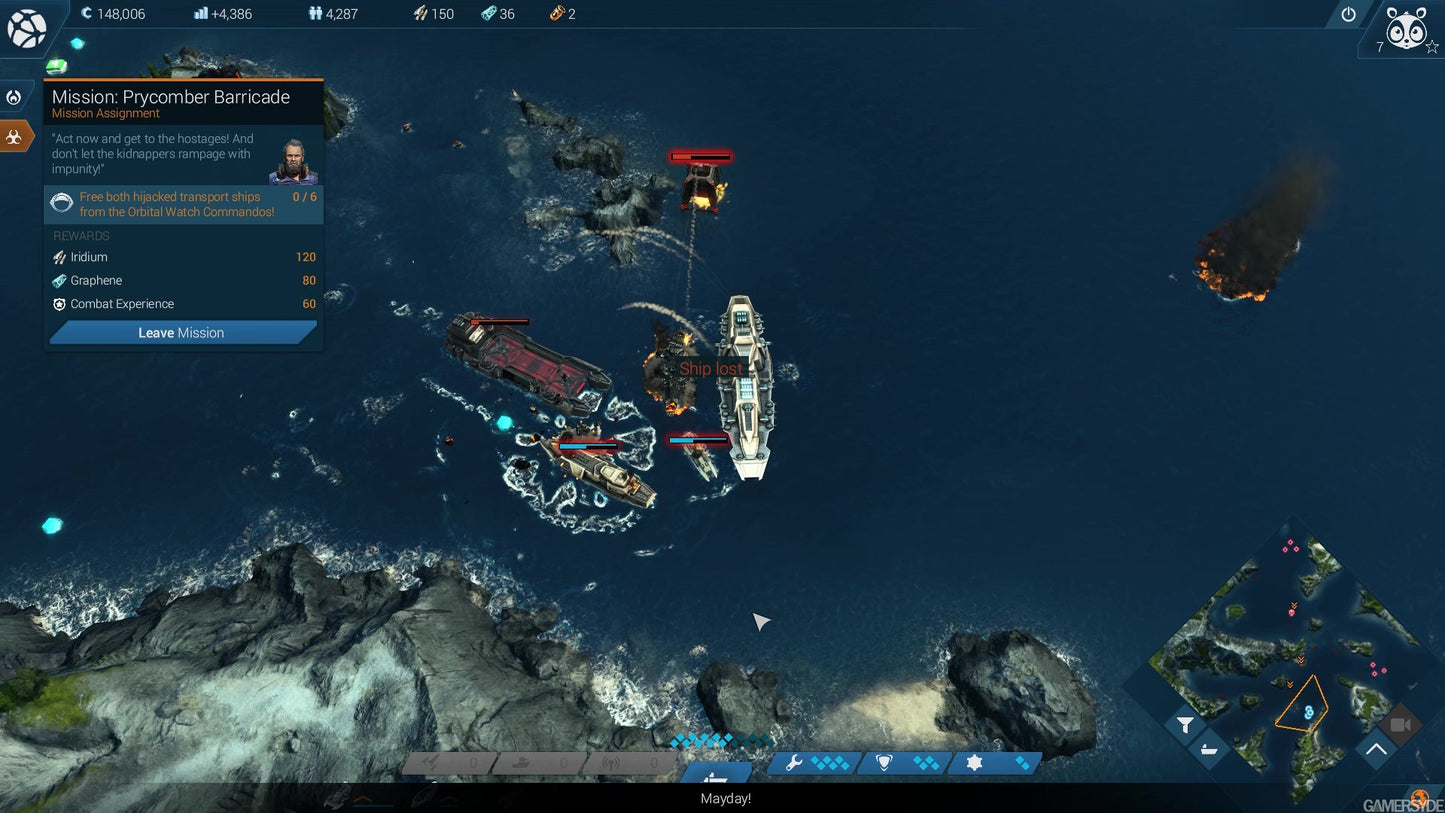Switch to the white emblem tab on the left sidebar
The image size is (1445, 813).
[x=12, y=96]
